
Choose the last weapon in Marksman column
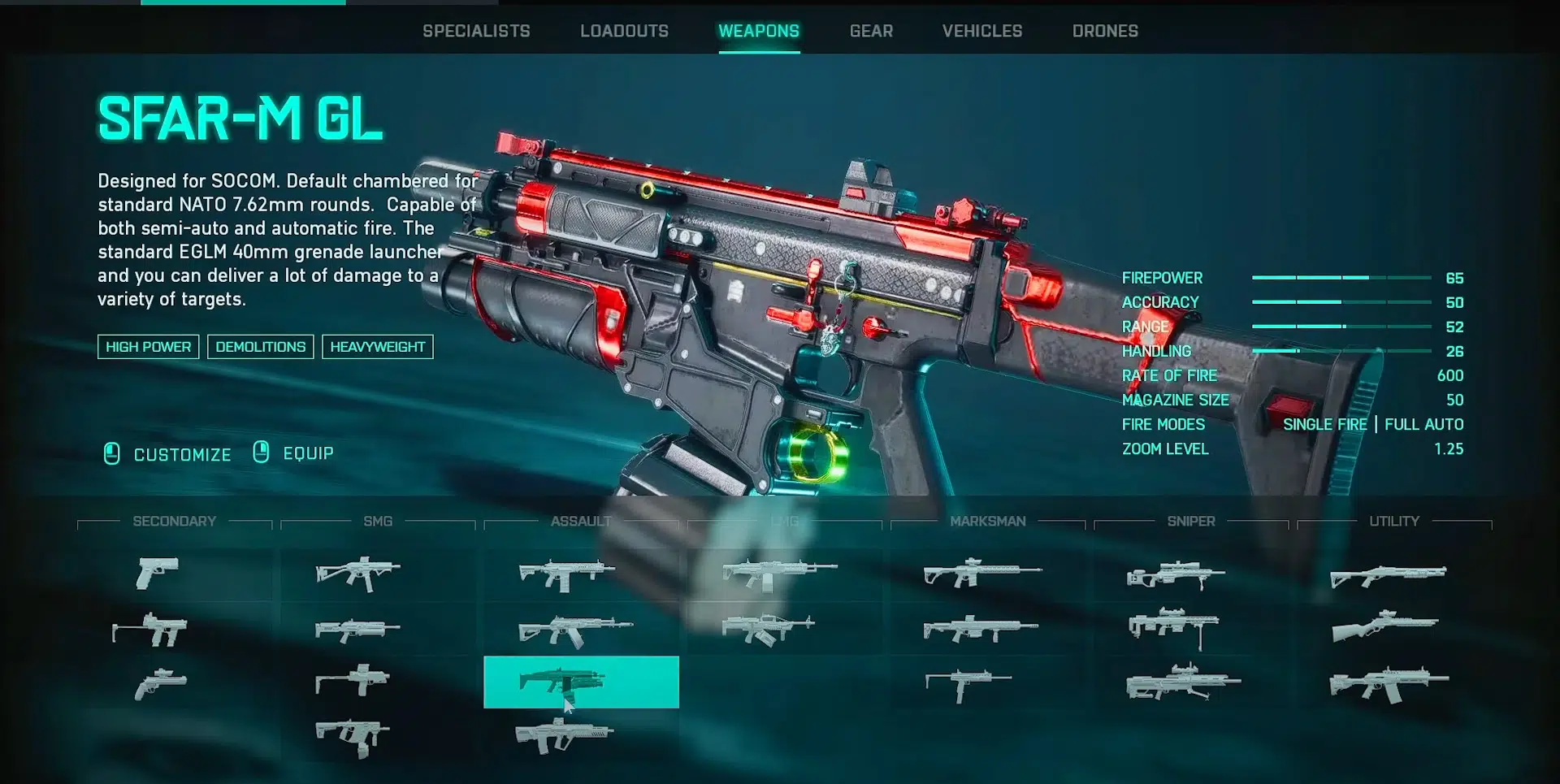[968, 684]
